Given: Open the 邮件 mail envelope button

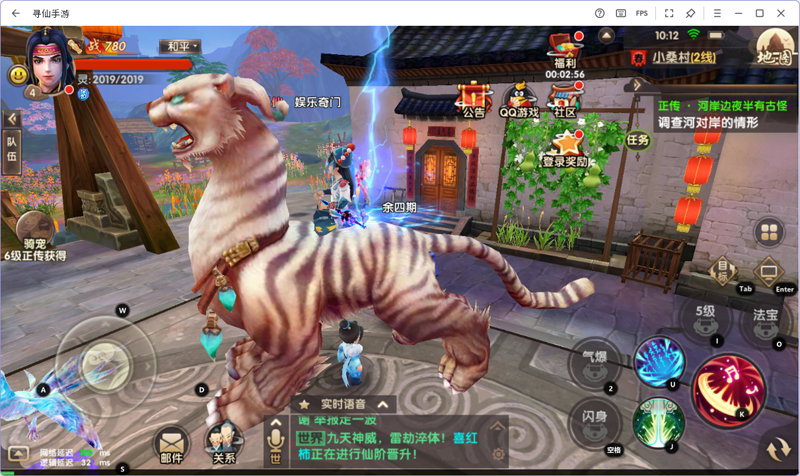Looking at the screenshot, I should click(x=171, y=443).
